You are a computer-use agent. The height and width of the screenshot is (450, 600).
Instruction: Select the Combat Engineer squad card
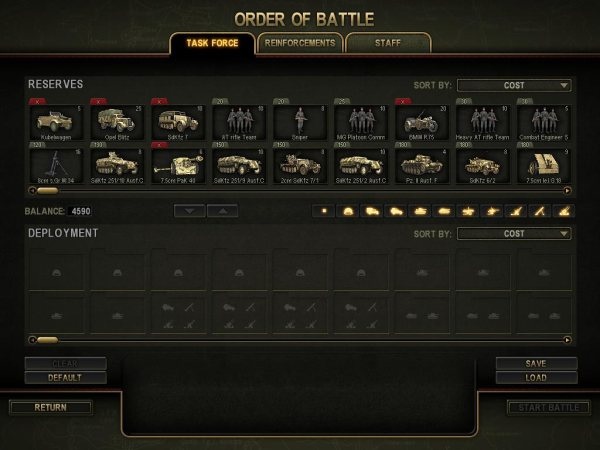pos(540,122)
